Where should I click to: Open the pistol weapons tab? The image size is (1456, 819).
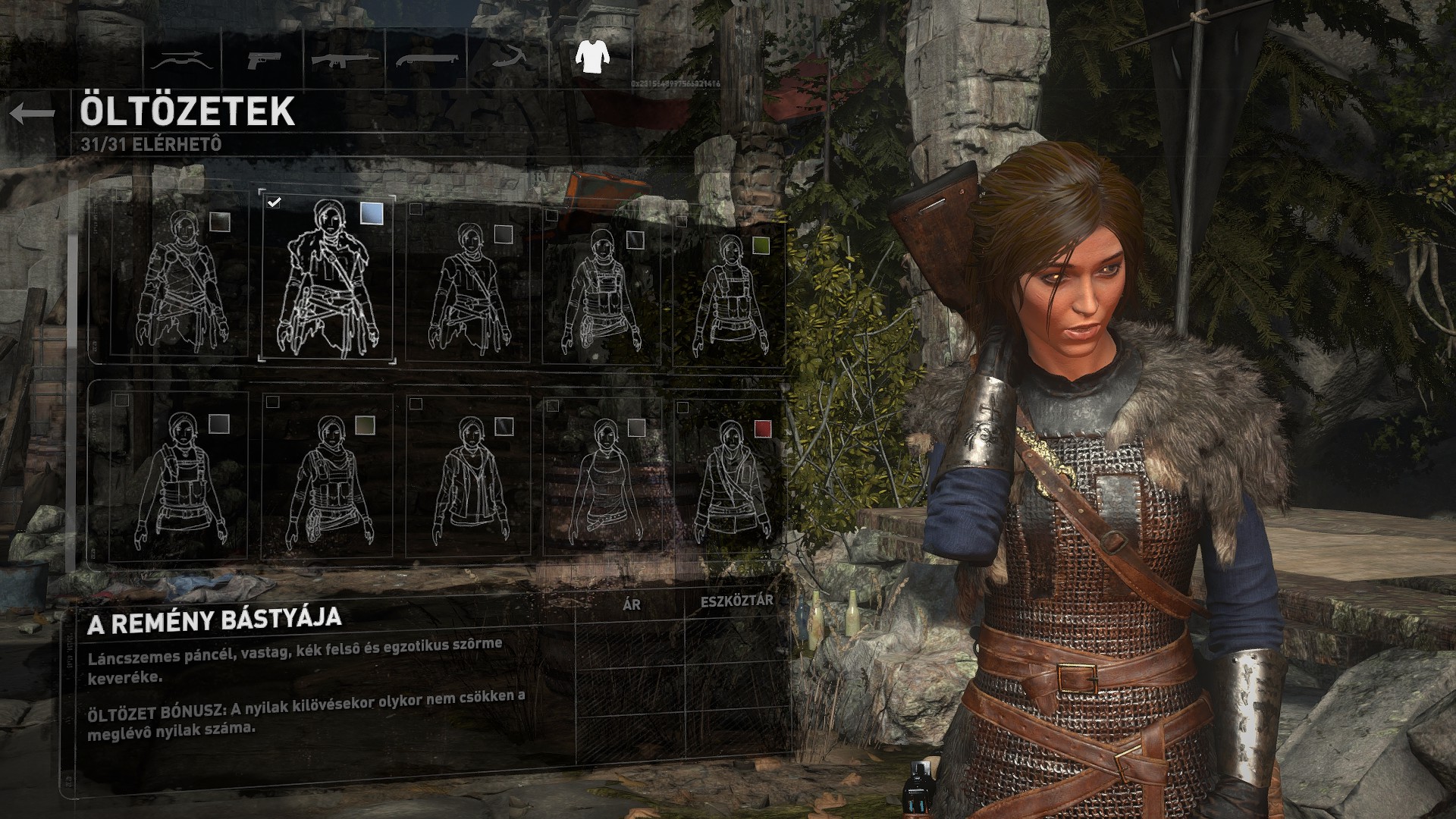261,59
